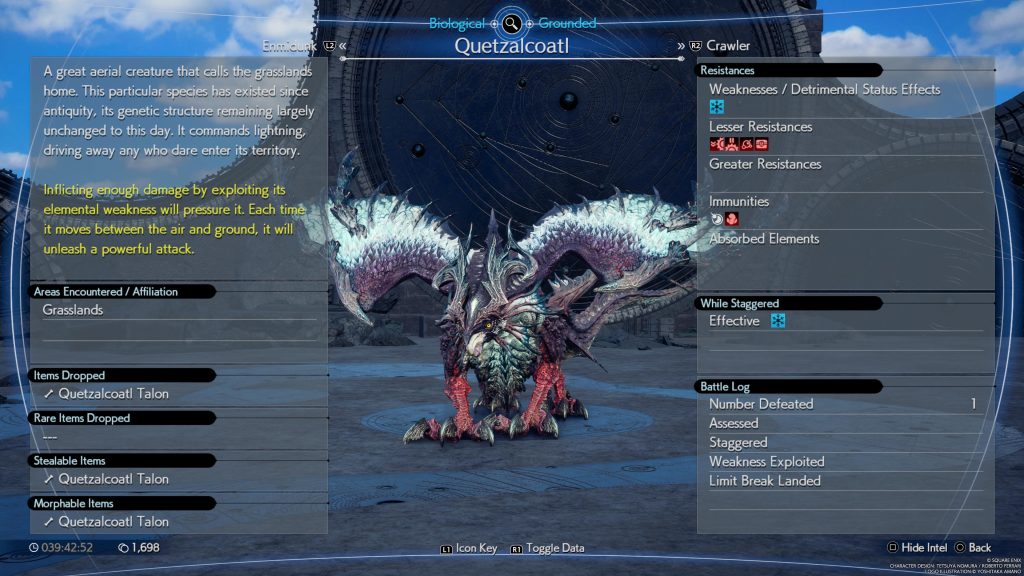Select the ice icon beside Effective
The height and width of the screenshot is (576, 1024).
[778, 321]
